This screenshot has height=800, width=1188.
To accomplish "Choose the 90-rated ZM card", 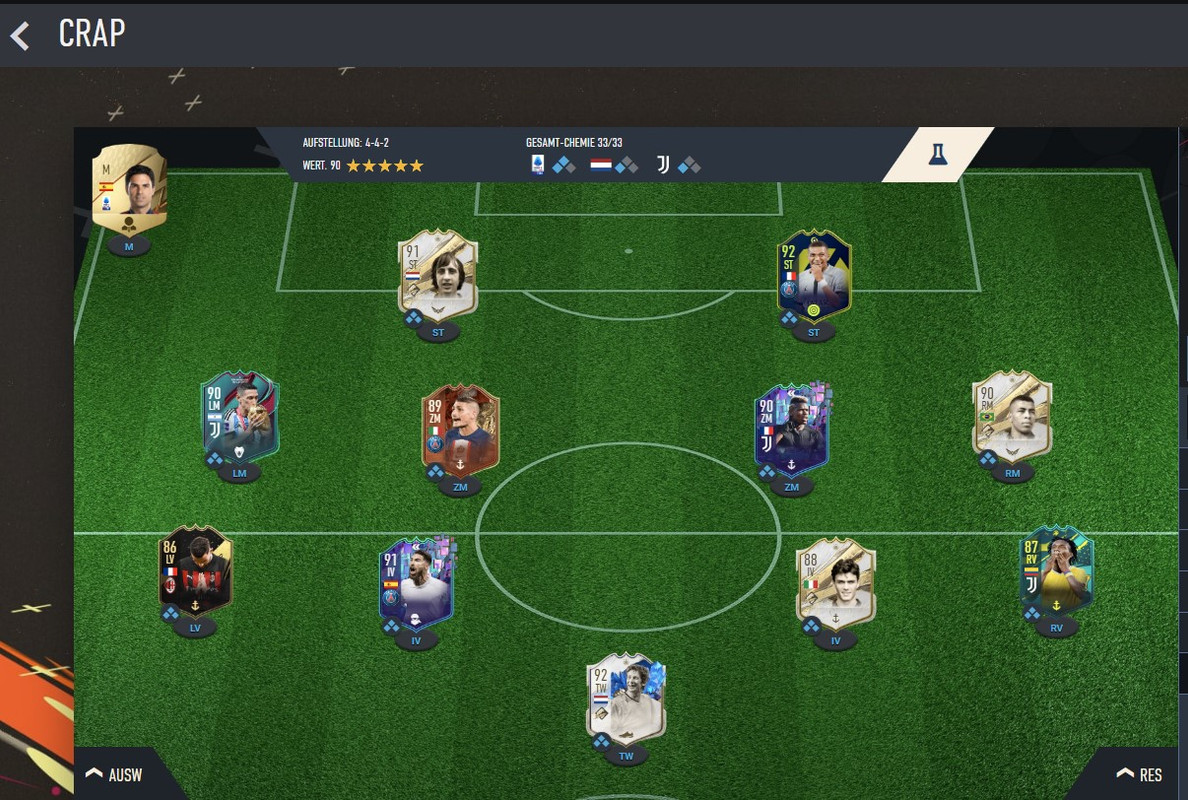I will 792,429.
